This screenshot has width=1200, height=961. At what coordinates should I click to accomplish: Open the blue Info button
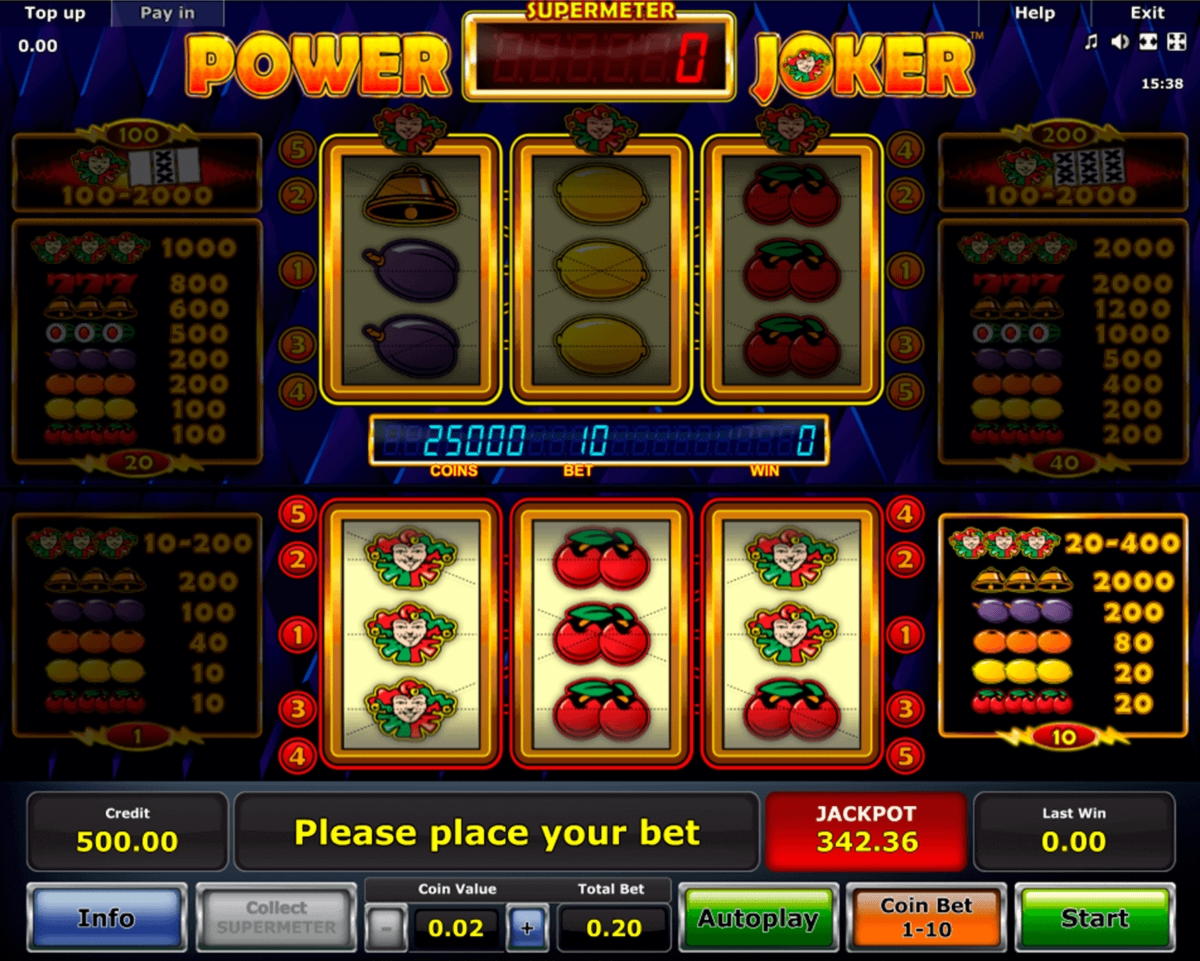(x=106, y=918)
